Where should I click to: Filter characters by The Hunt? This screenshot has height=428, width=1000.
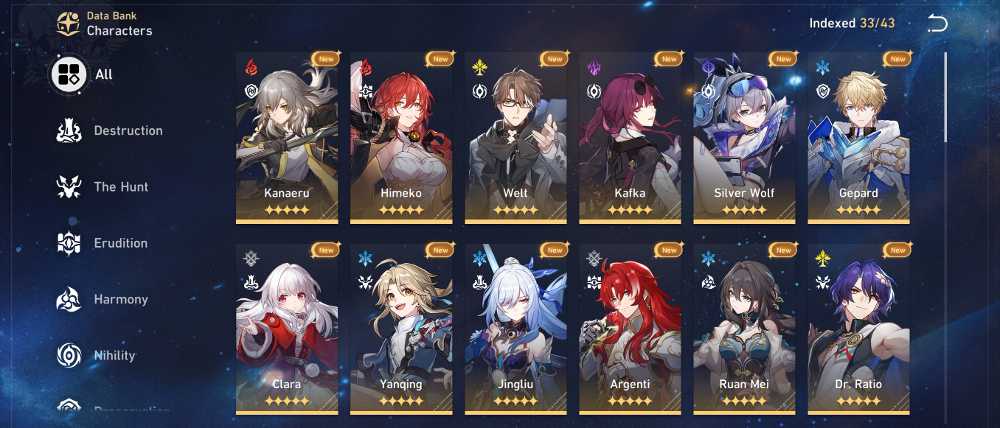[x=105, y=187]
